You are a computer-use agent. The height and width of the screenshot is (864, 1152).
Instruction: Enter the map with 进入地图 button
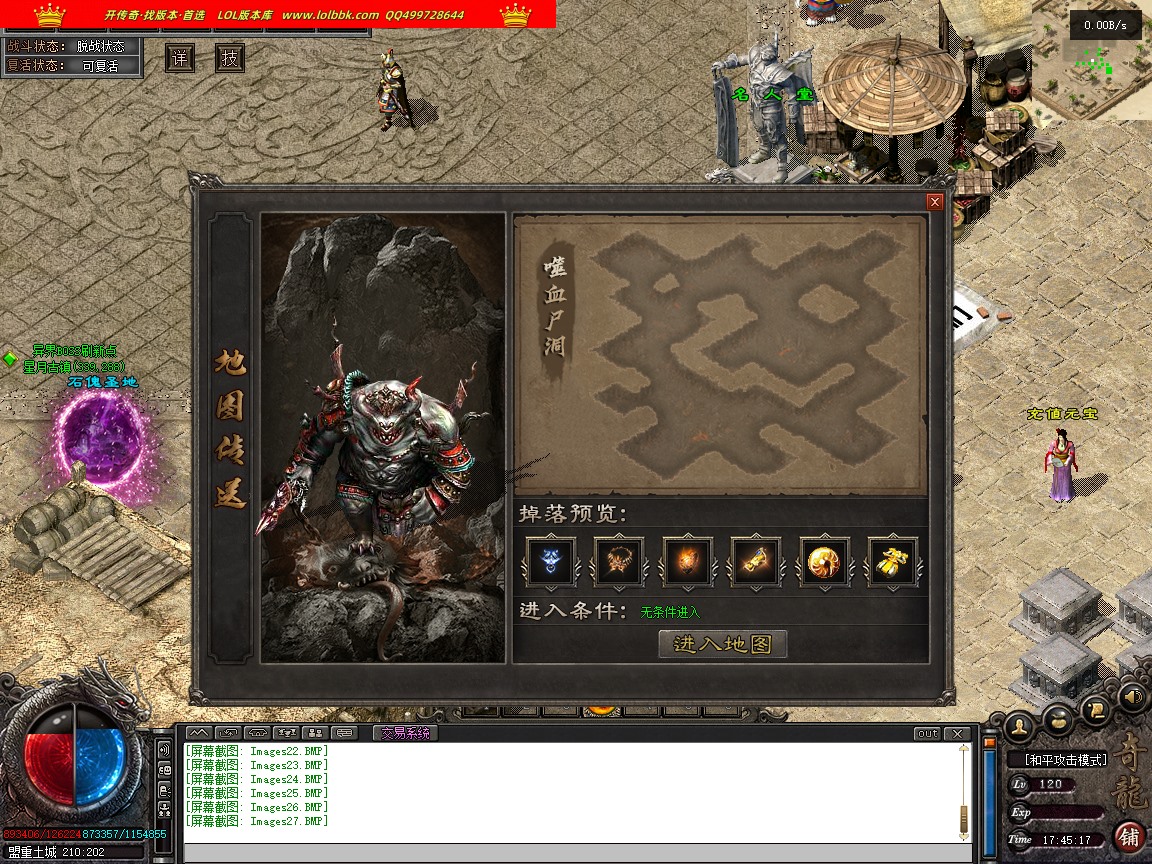click(722, 644)
